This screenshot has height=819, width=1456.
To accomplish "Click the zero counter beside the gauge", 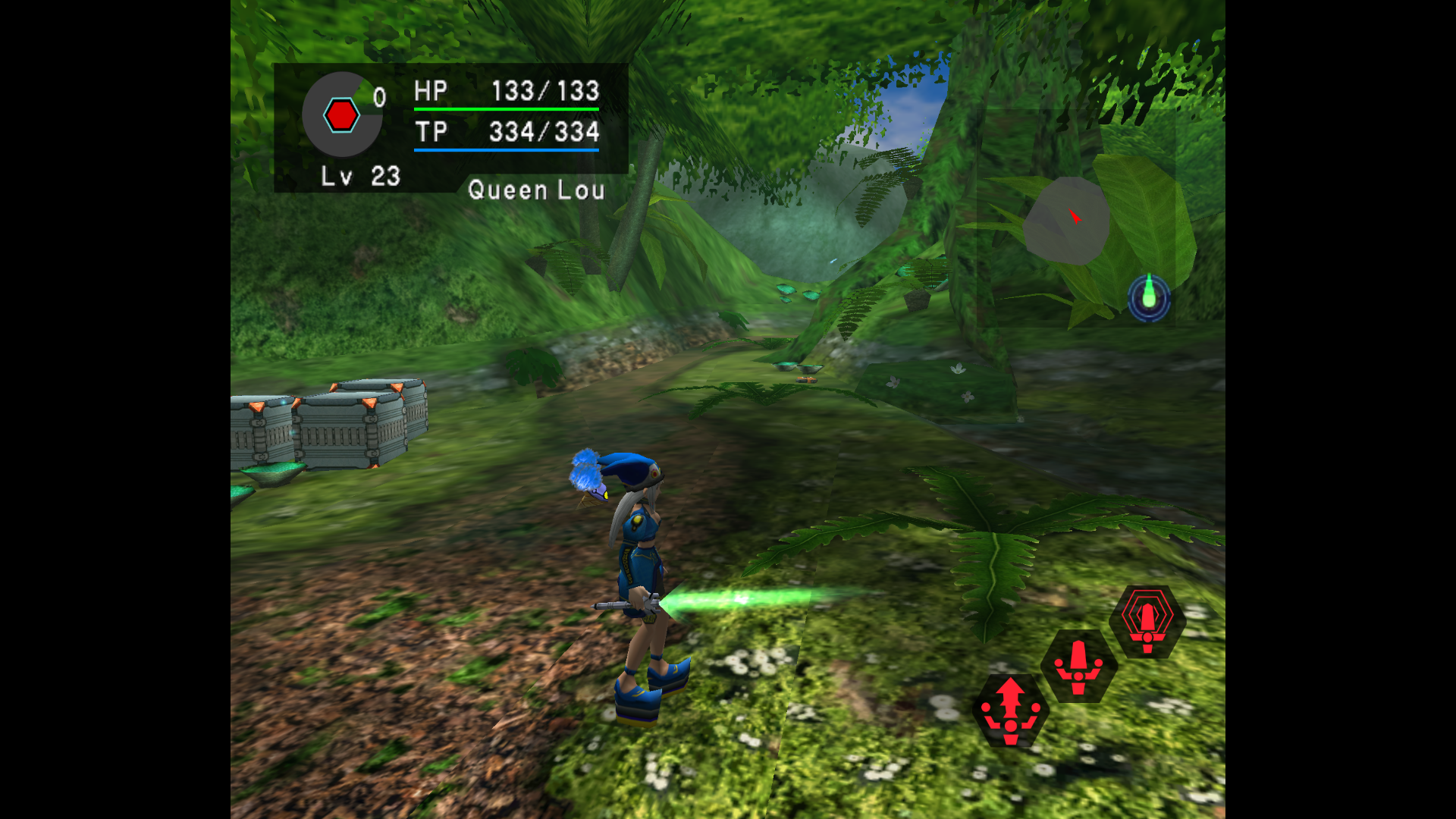I will [380, 95].
